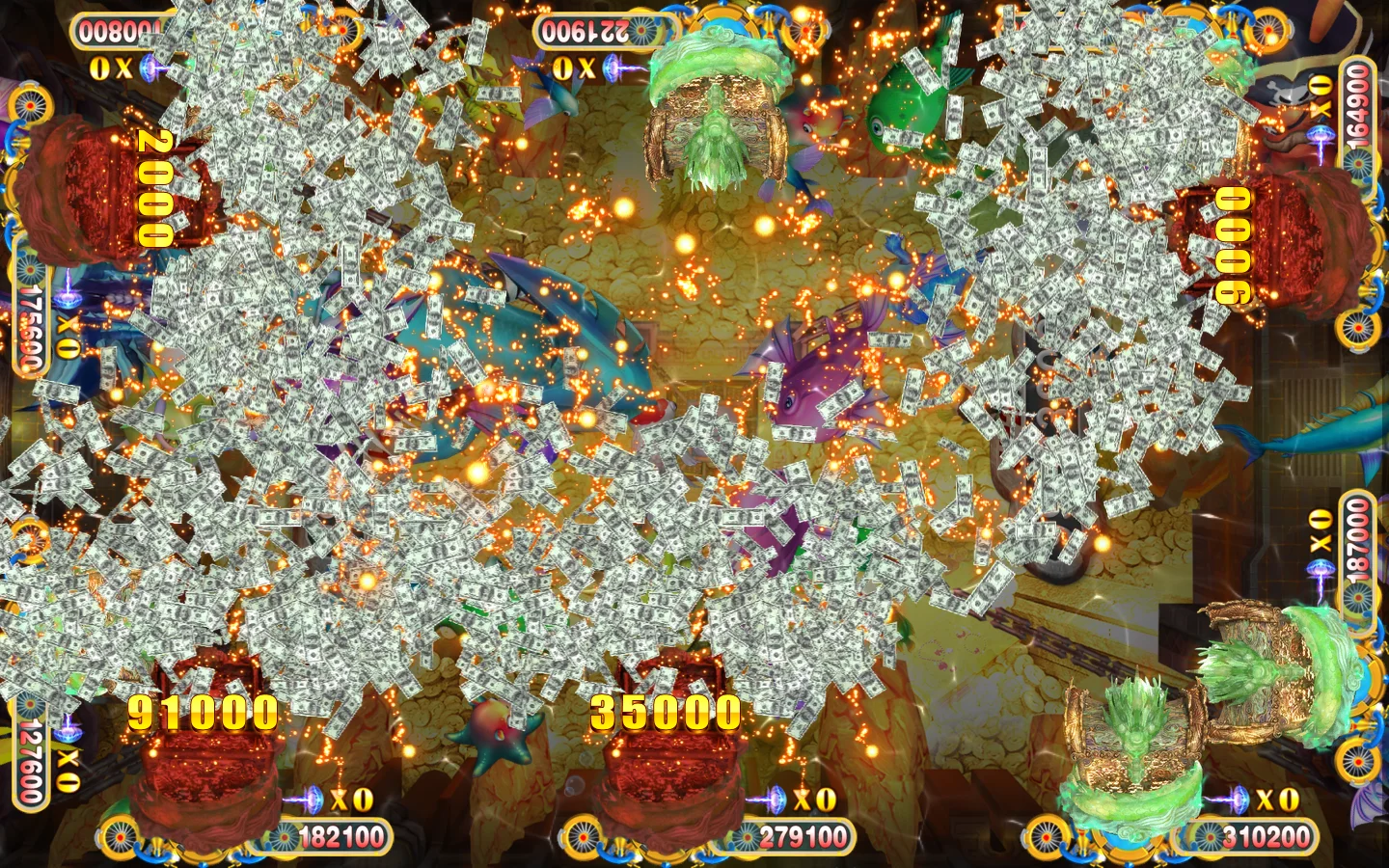Viewport: 1389px width, 868px height.
Task: Click the wheel icon in the top-left cannon frame
Action: pyautogui.click(x=29, y=104)
